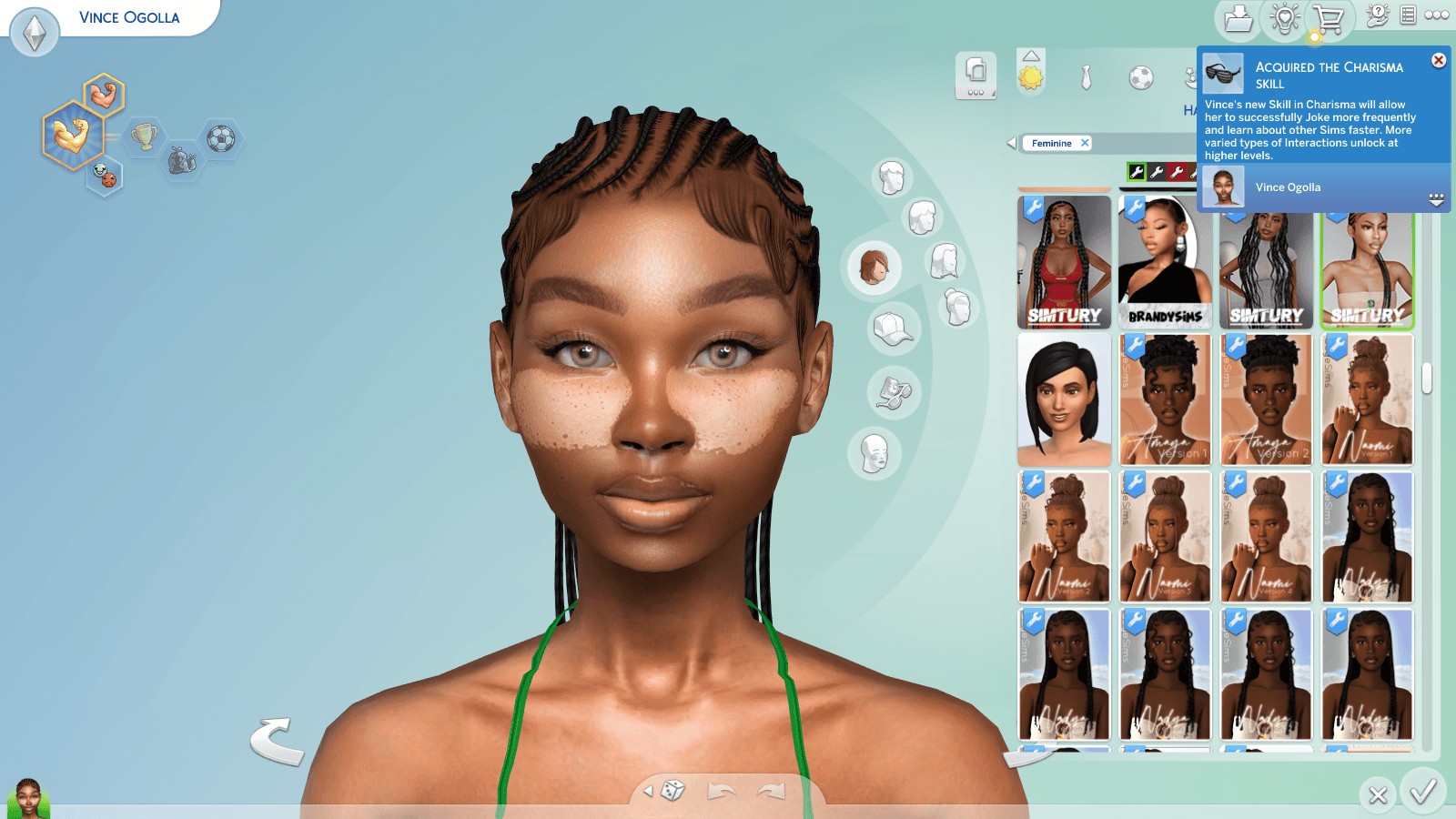Click the back arrow beside the Feminine filter
Image resolution: width=1456 pixels, height=819 pixels.
[1011, 142]
